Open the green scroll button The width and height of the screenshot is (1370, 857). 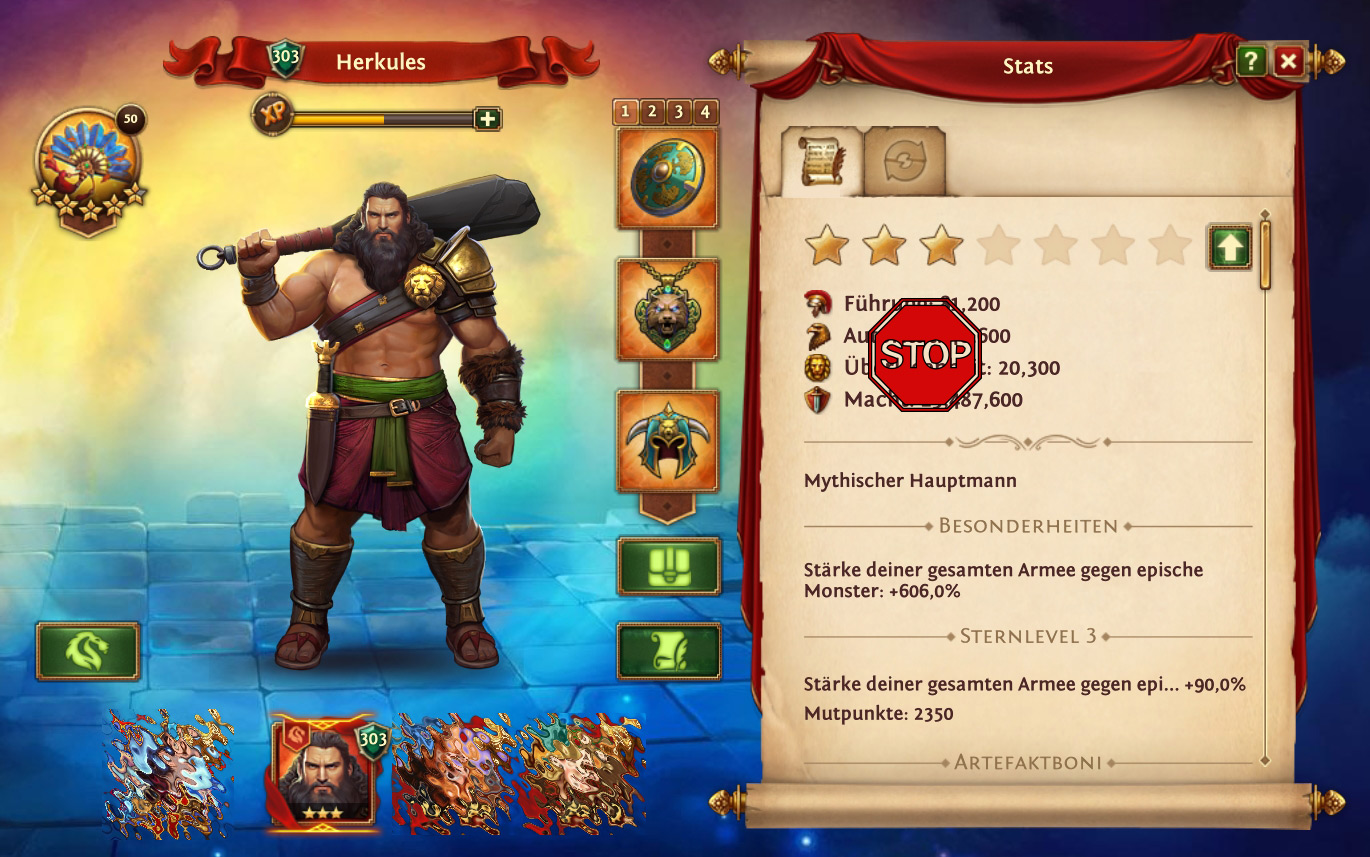(668, 651)
